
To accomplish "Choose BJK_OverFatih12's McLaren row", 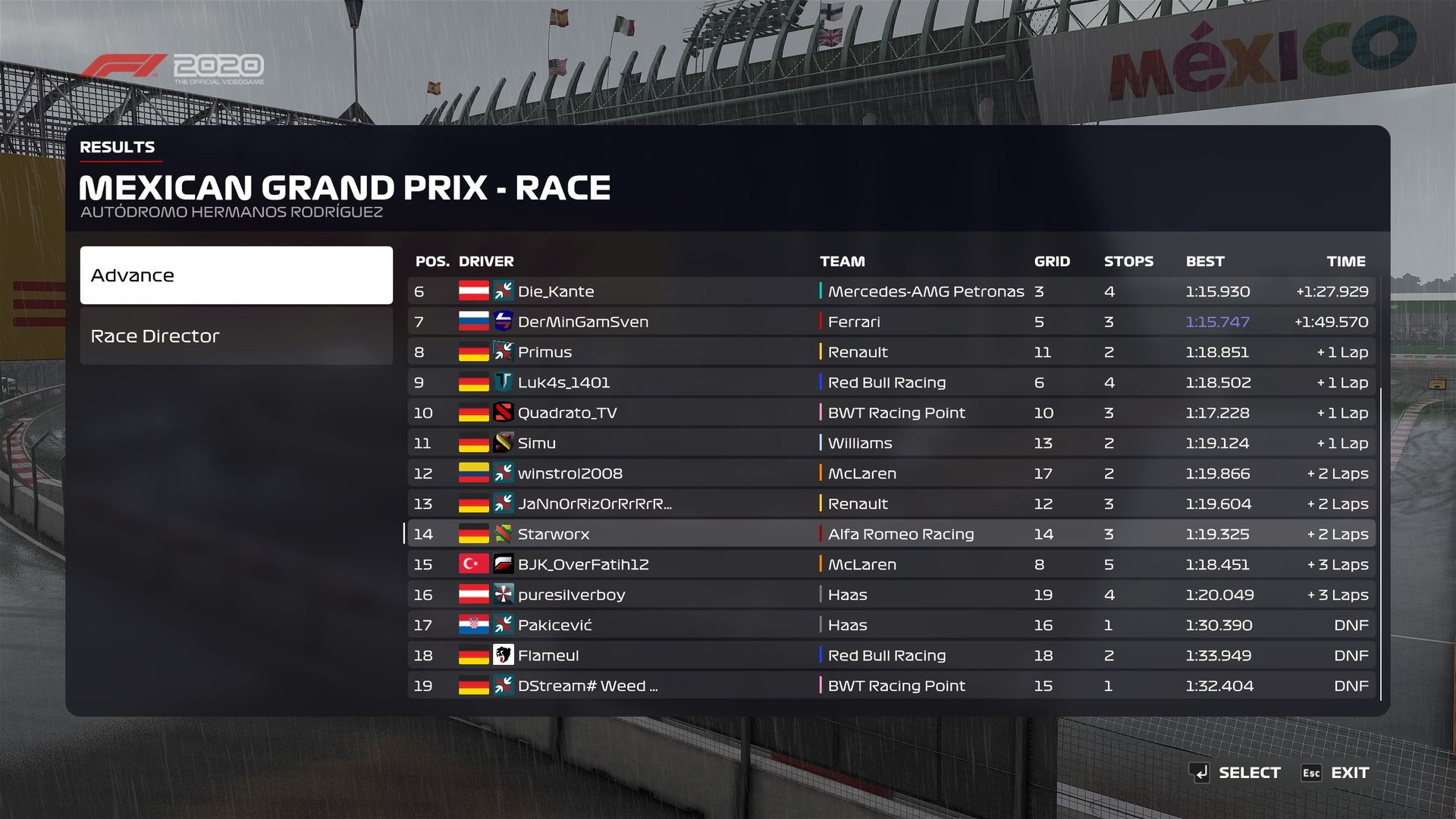I will pyautogui.click(x=891, y=564).
